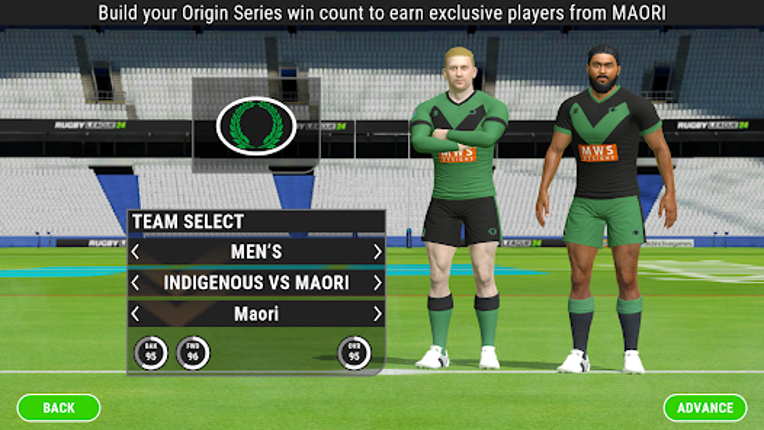Click right arrow beside MEN'S
764x430 pixels.
tap(377, 252)
